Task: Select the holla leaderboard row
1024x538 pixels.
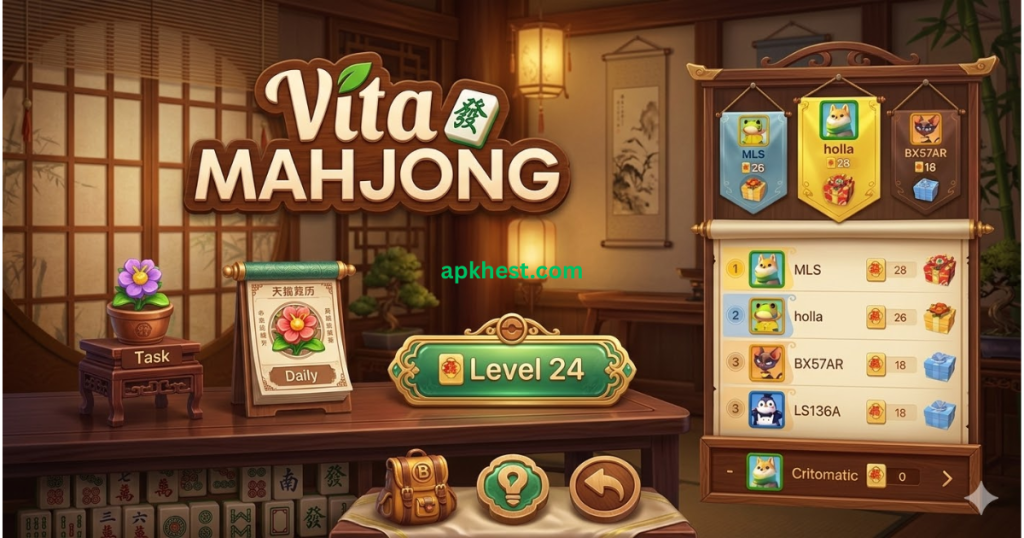Action: pyautogui.click(x=840, y=317)
